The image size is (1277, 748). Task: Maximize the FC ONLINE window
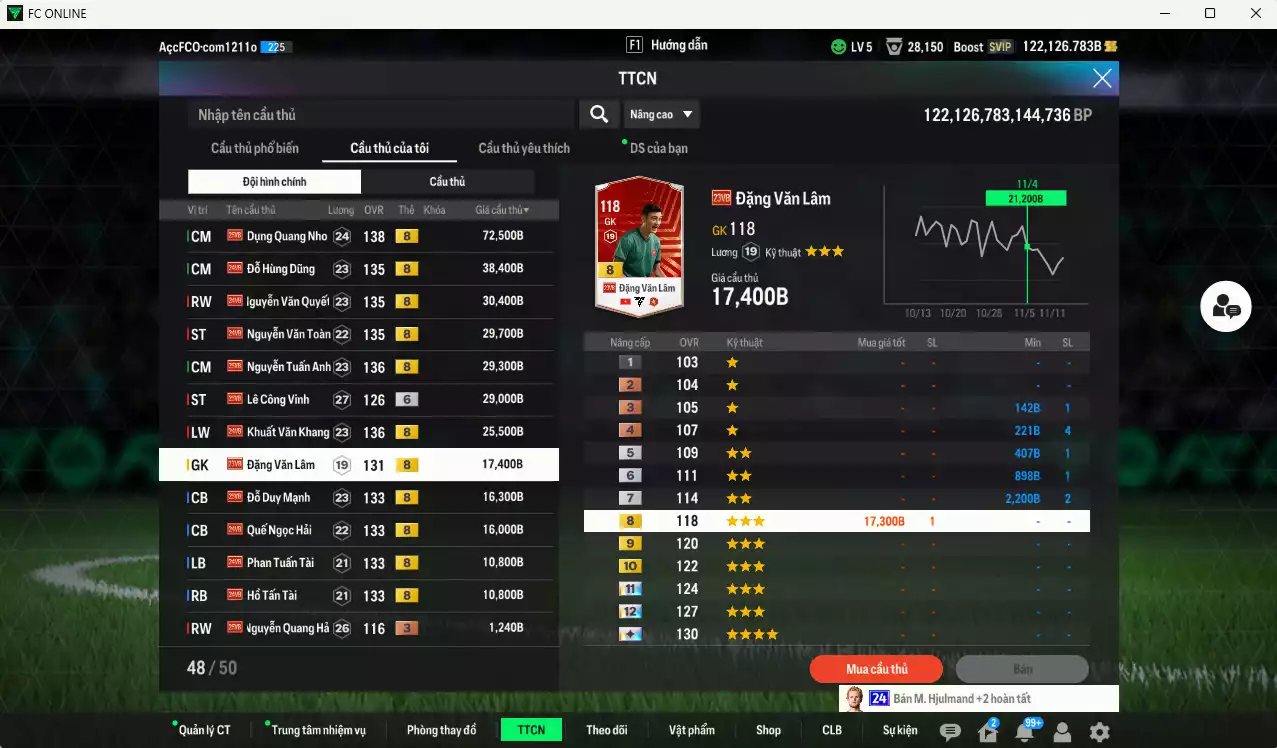[1210, 14]
